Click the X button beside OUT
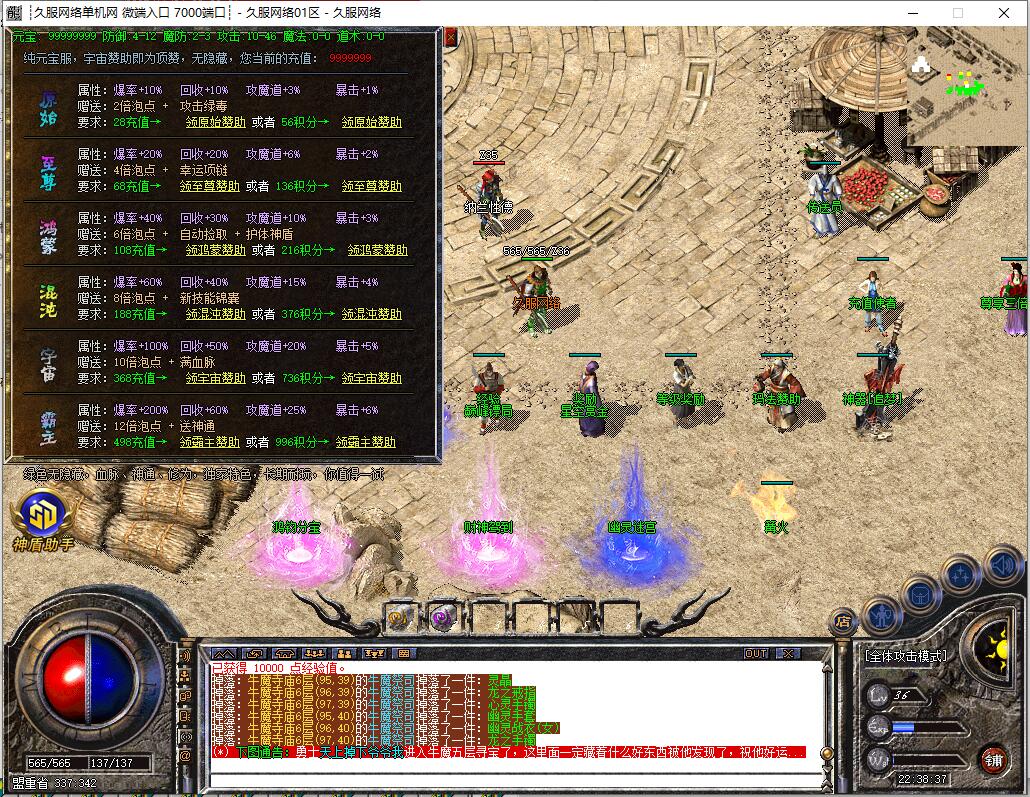1030x797 pixels. (x=788, y=653)
